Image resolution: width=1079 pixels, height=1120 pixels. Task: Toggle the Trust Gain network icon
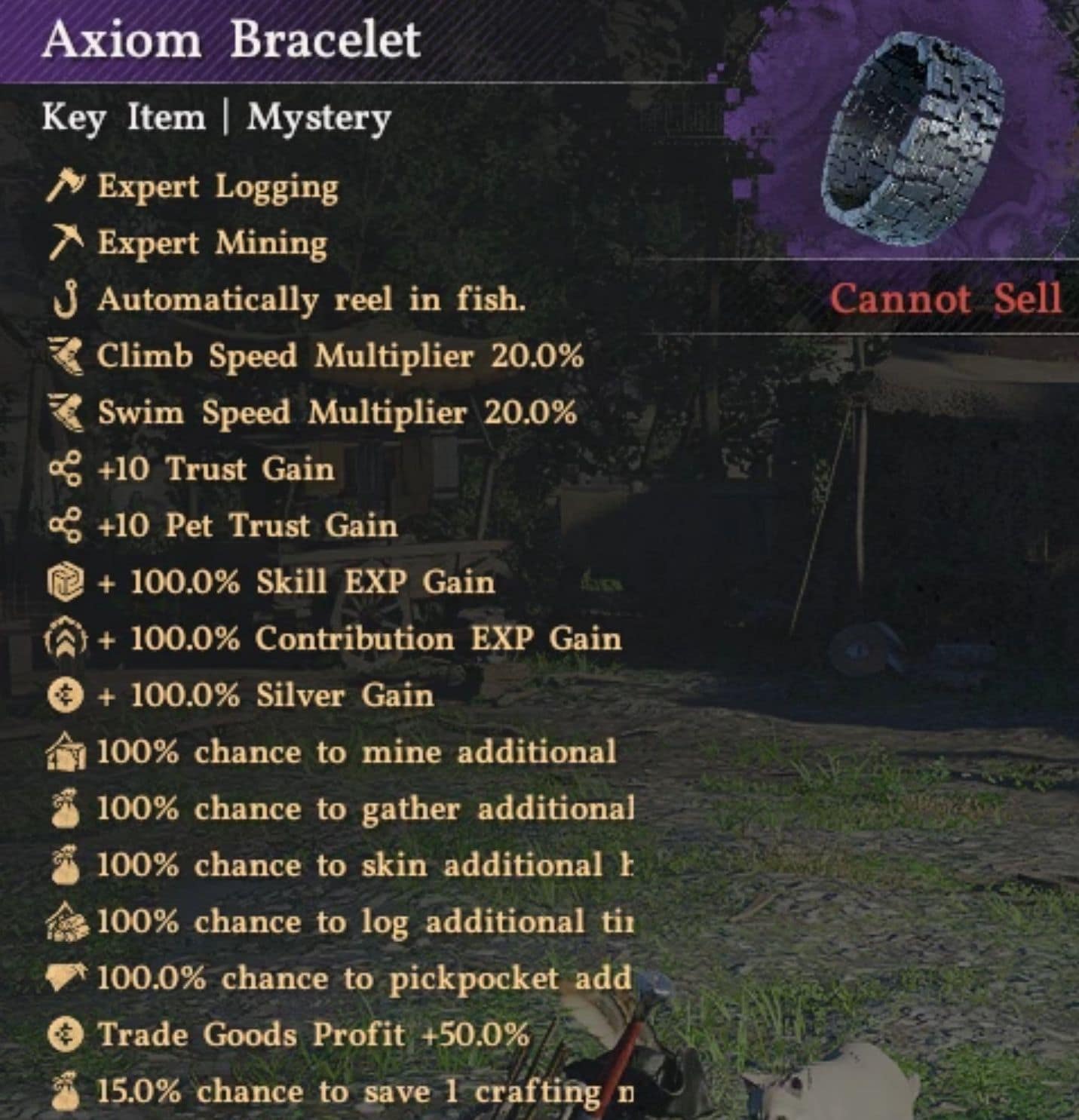[x=66, y=468]
